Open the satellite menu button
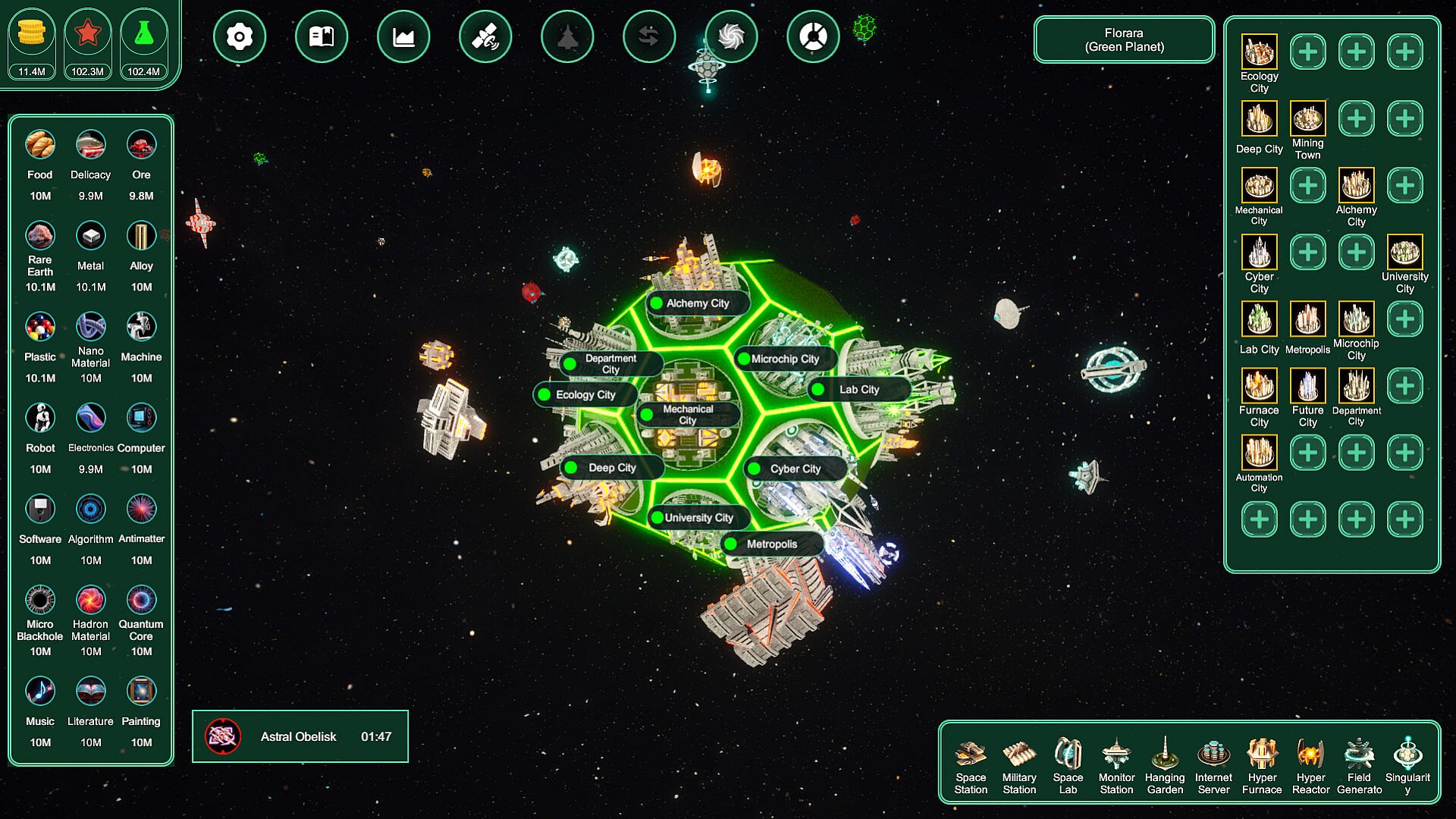 485,36
